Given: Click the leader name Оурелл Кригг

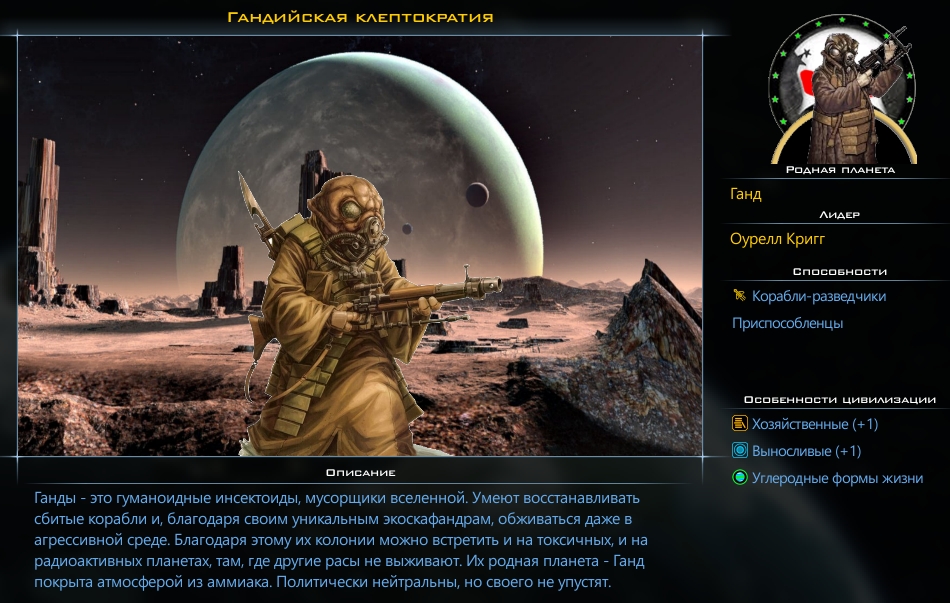Looking at the screenshot, I should tap(779, 239).
